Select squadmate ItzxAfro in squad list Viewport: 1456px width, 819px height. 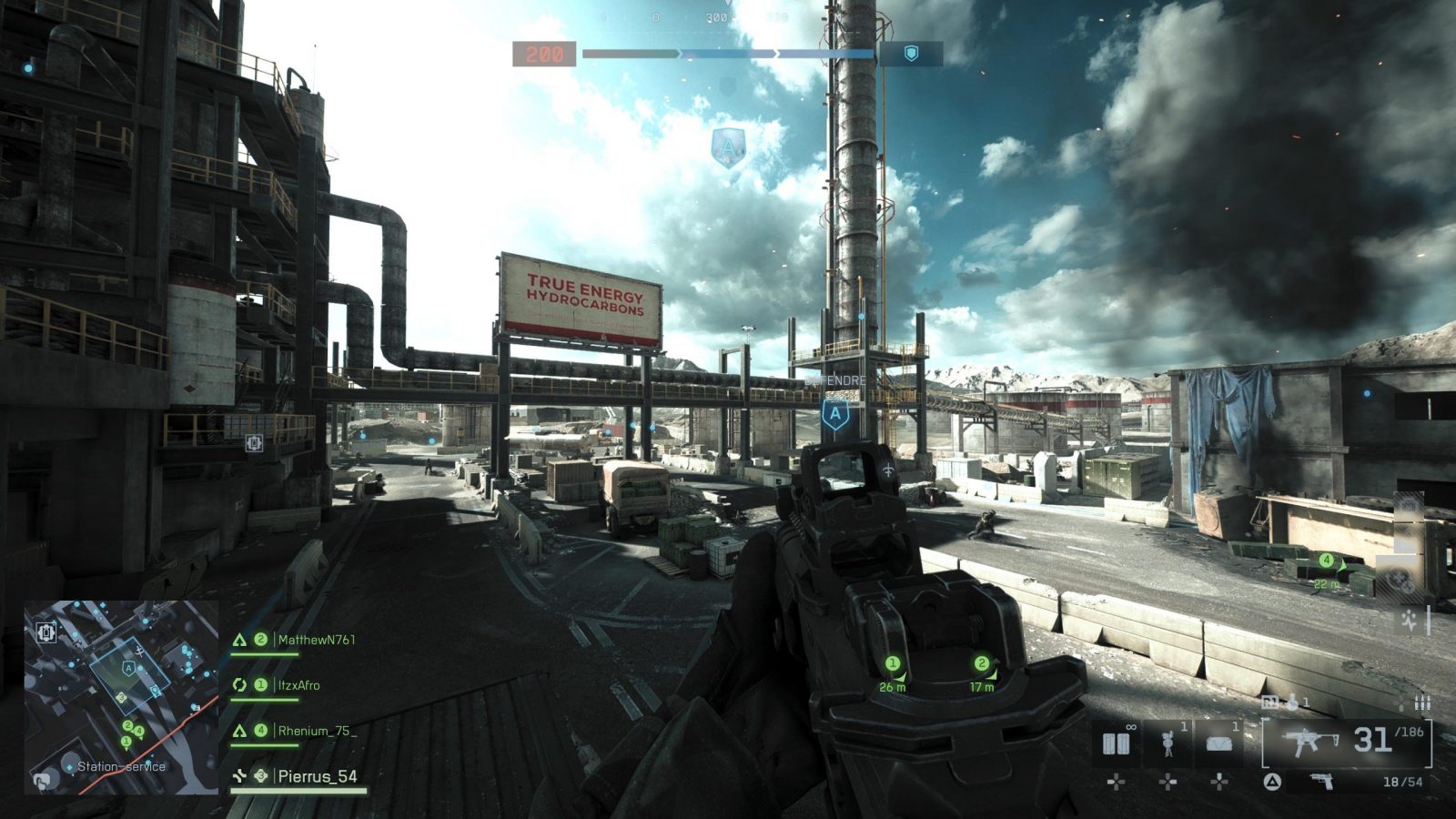pyautogui.click(x=298, y=685)
